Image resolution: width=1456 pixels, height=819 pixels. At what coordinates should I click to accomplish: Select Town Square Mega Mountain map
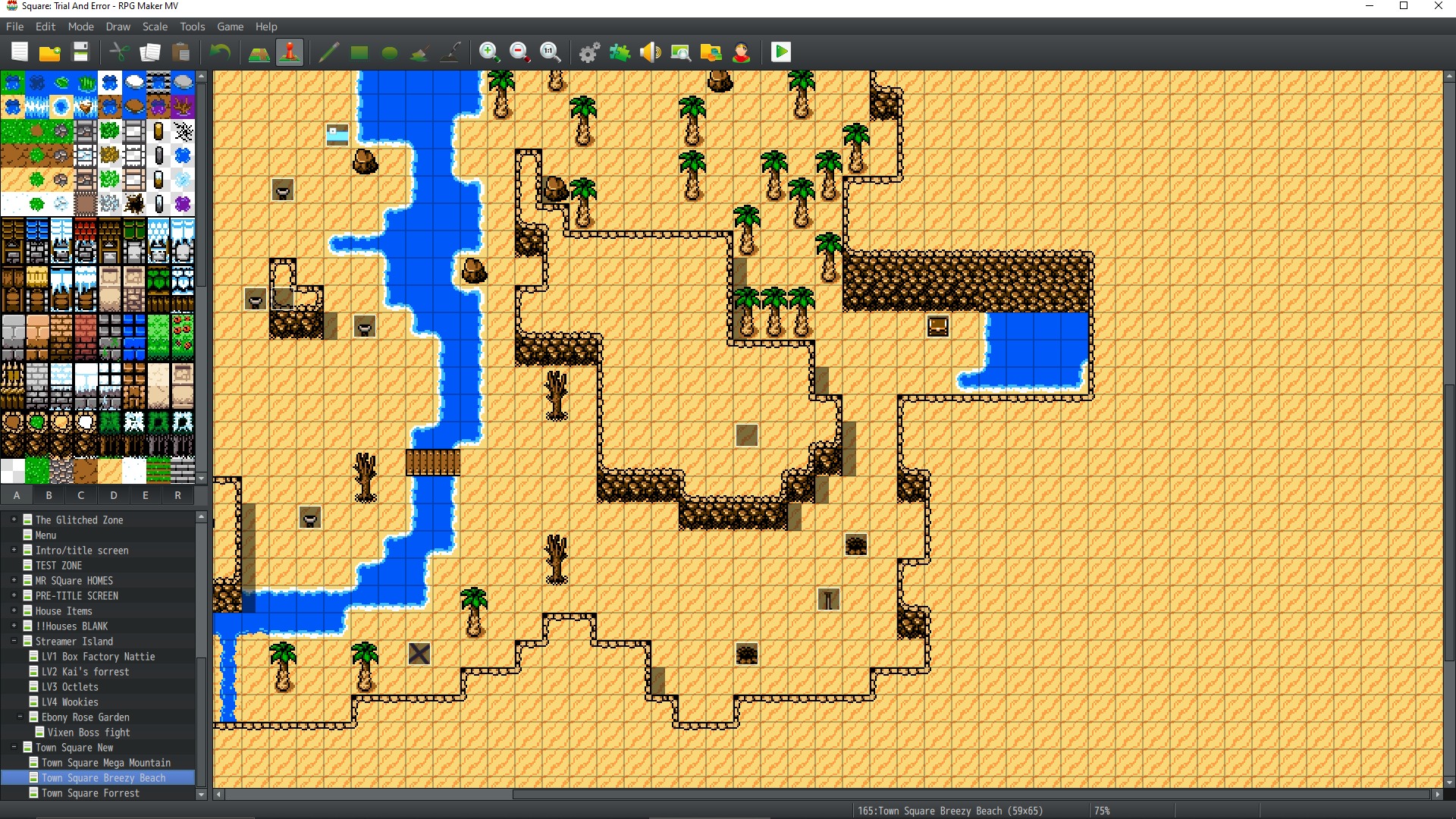click(x=106, y=763)
